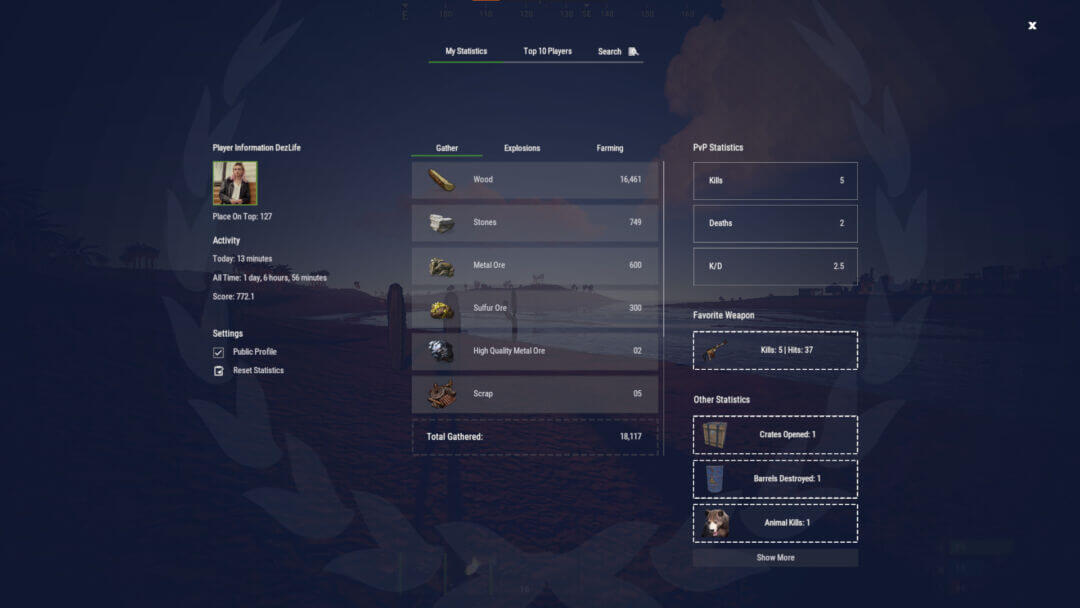
Task: Expand the list with Show More
Action: 775,558
